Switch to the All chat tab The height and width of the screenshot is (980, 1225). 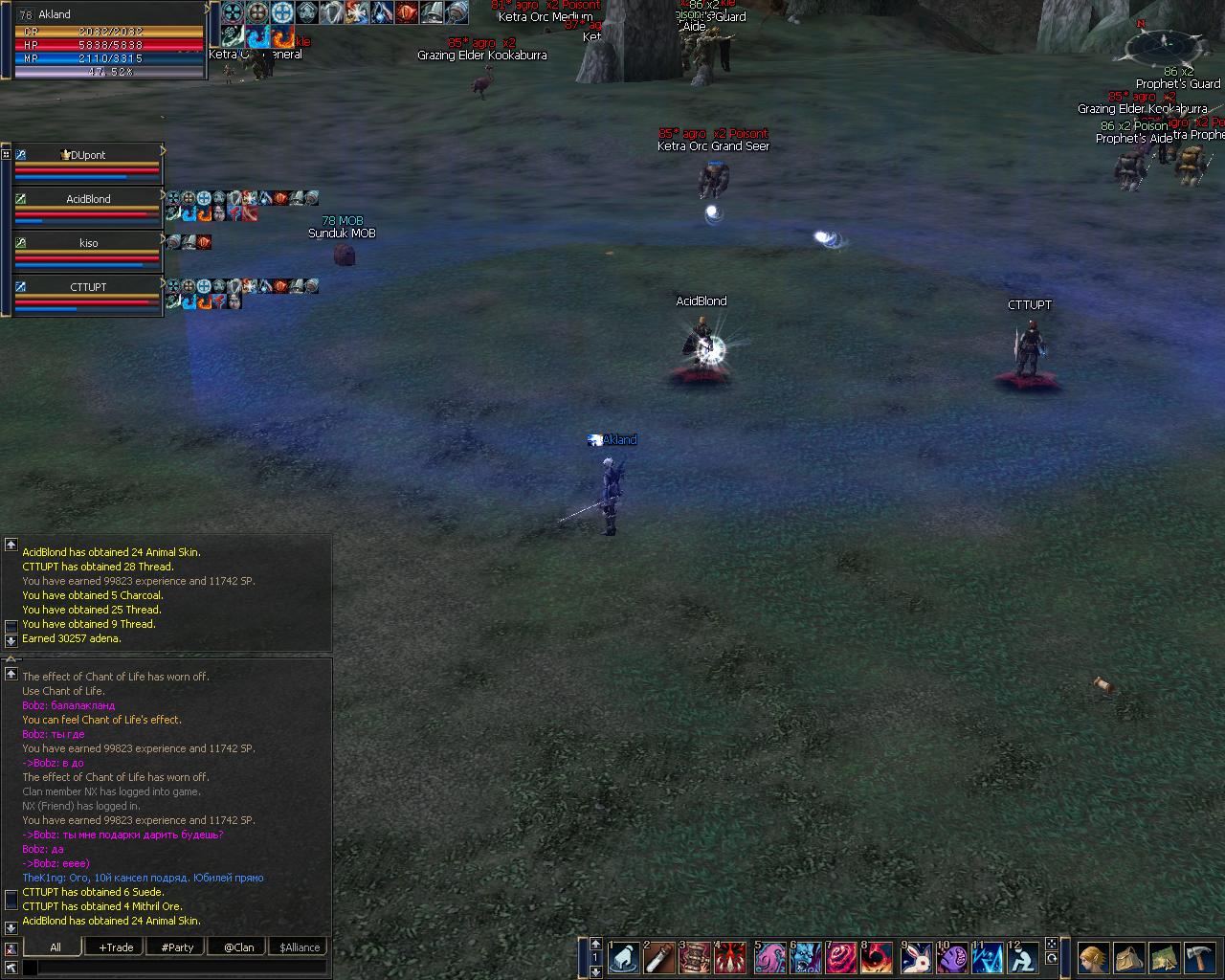tap(56, 947)
